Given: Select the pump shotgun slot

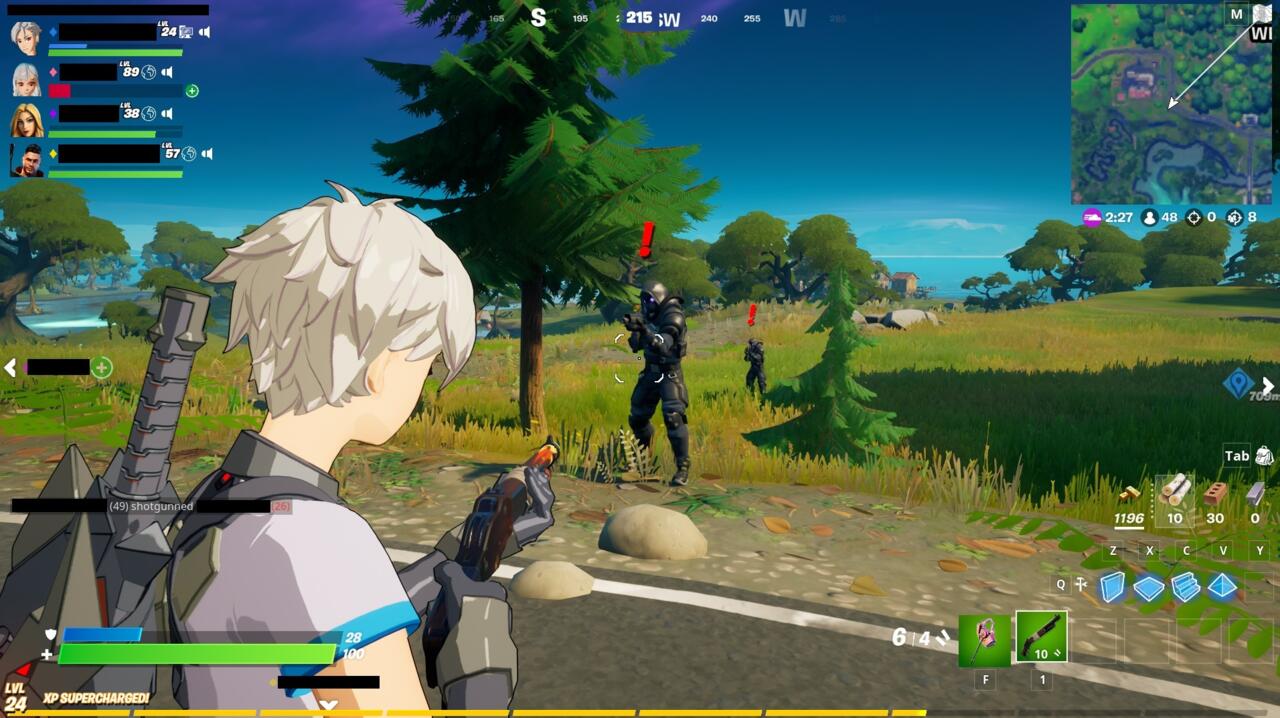Looking at the screenshot, I should [1041, 637].
